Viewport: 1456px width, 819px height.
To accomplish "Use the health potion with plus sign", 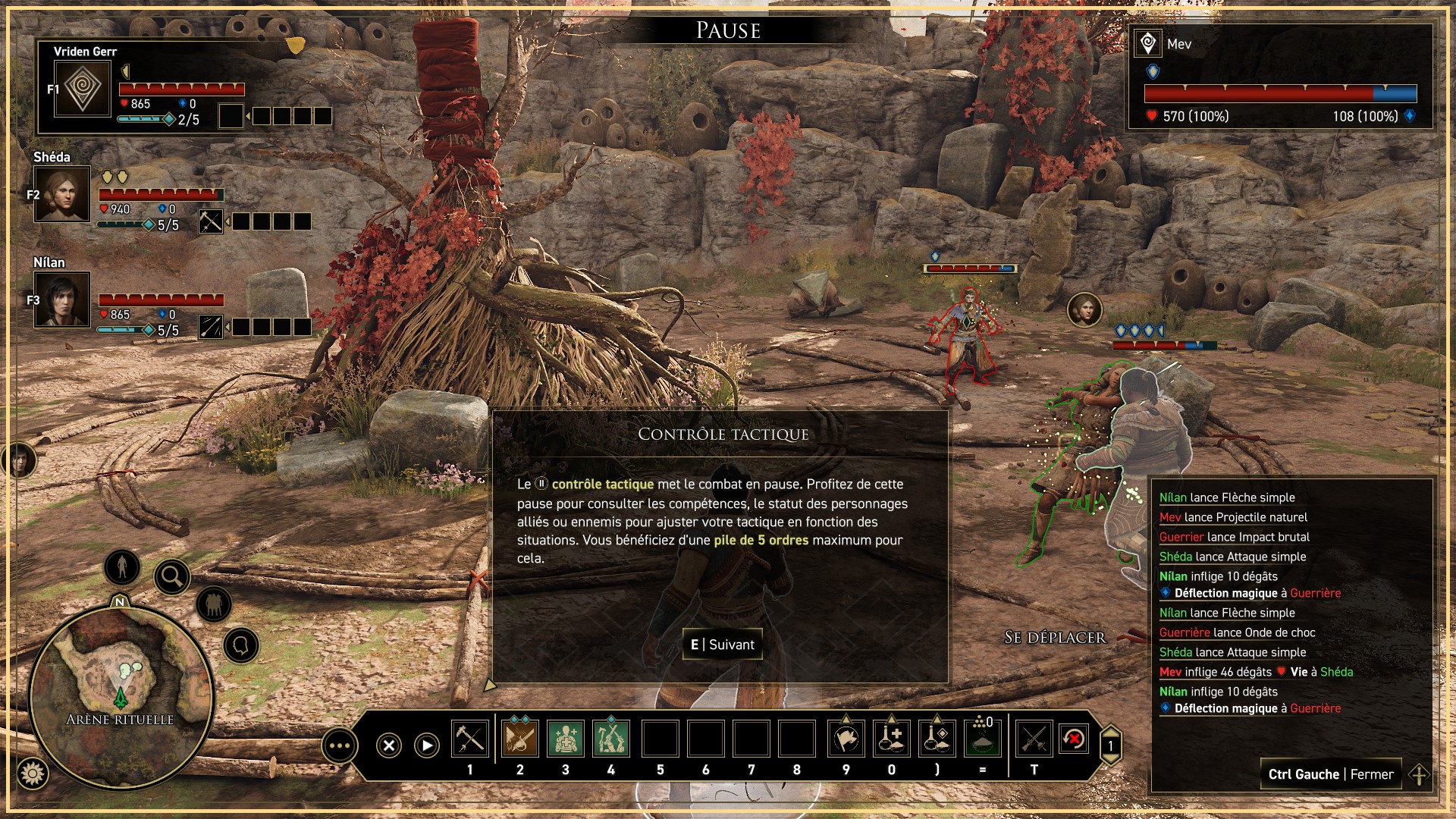I will 892,739.
